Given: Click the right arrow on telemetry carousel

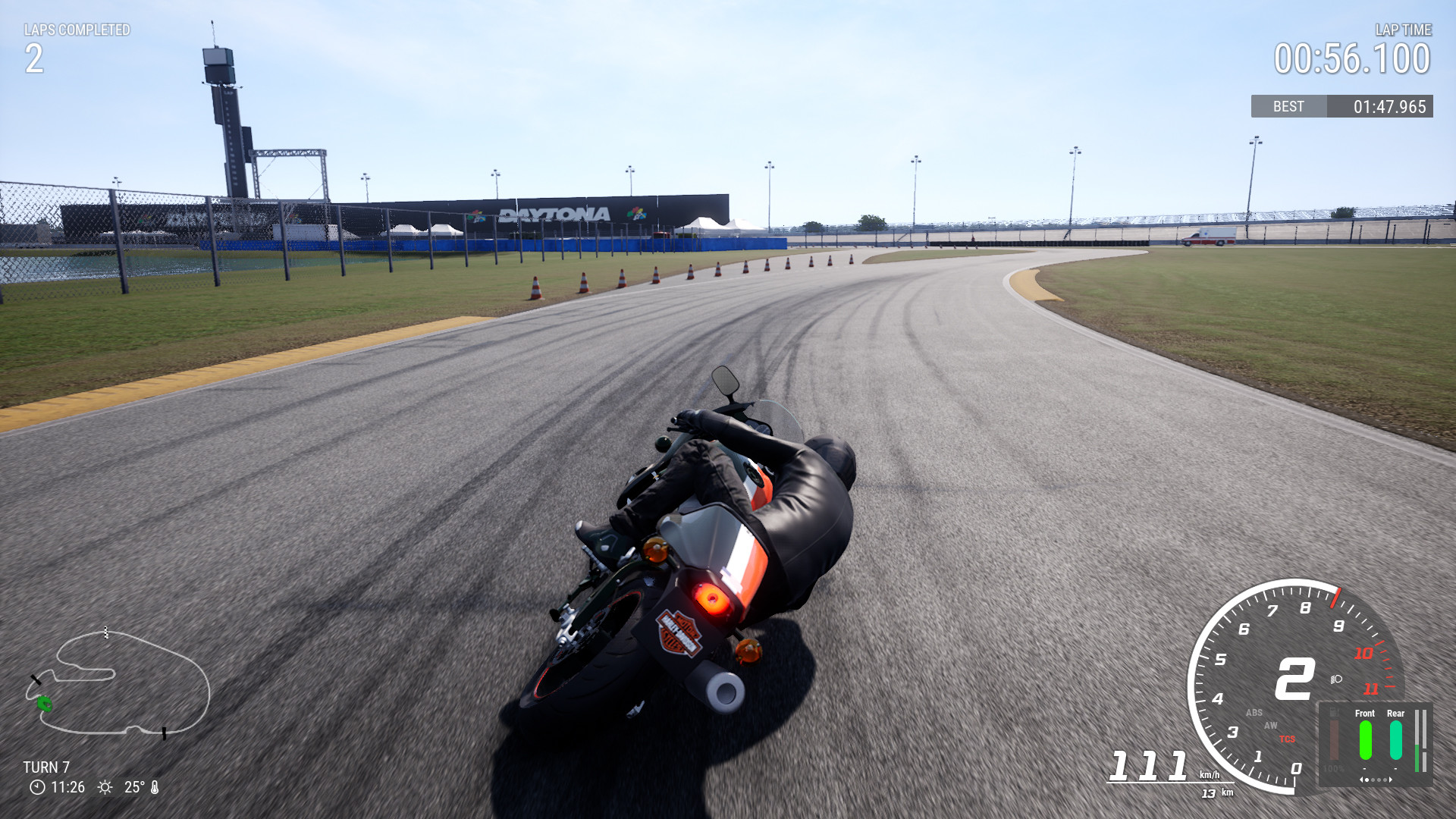Looking at the screenshot, I should click(x=1390, y=780).
